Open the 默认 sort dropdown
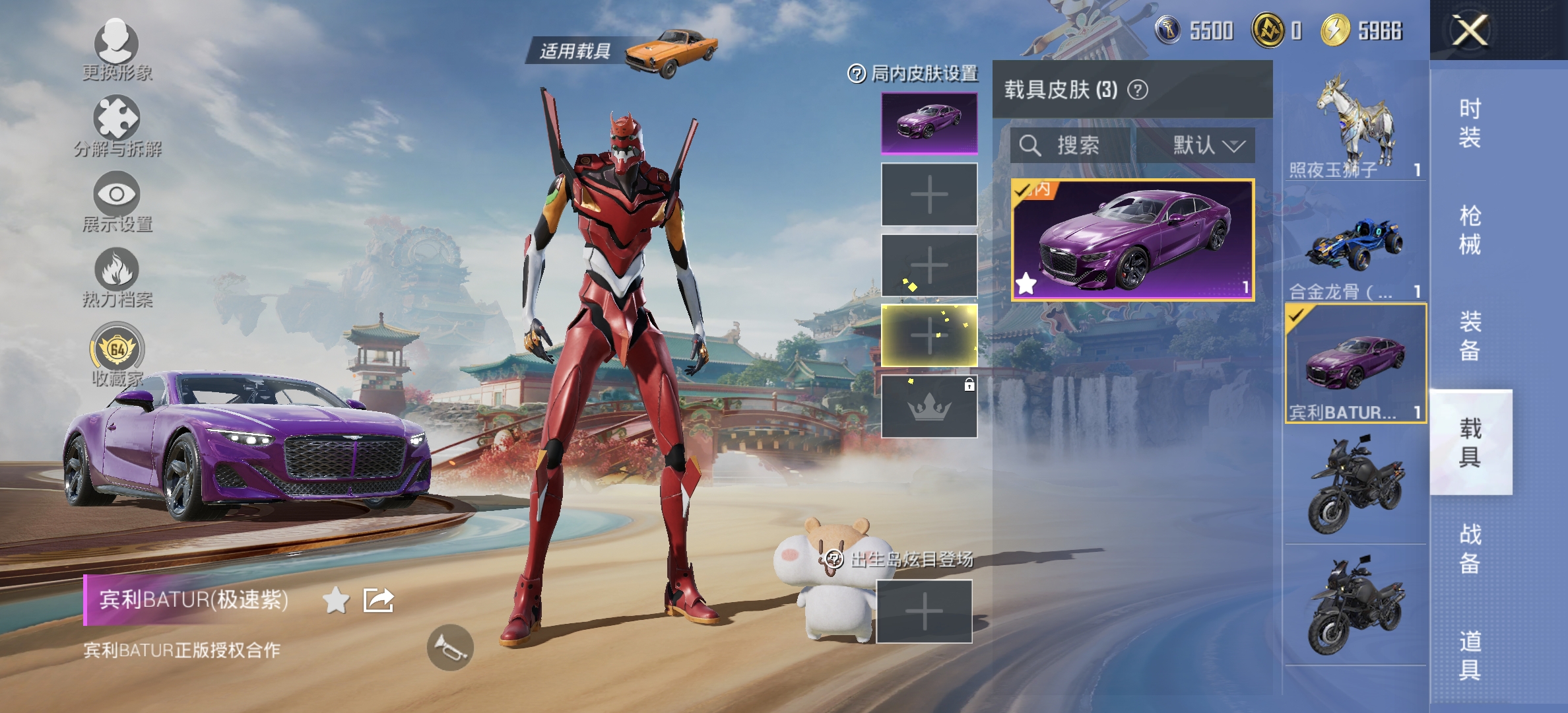1568x713 pixels. (x=1207, y=145)
